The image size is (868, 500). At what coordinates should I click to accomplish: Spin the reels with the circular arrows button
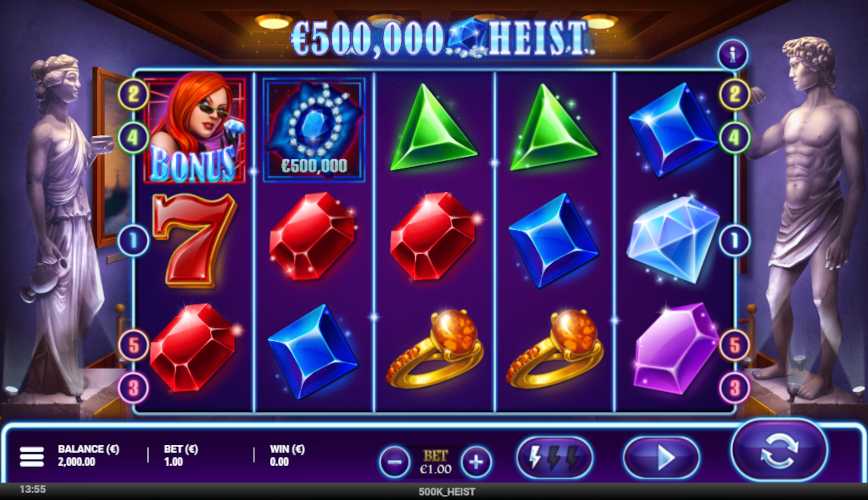779,451
